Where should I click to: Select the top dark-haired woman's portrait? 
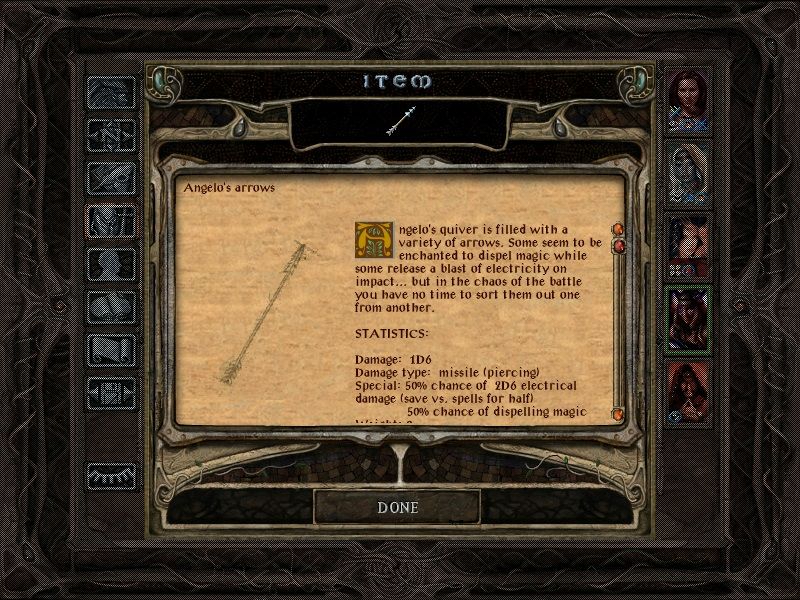688,98
